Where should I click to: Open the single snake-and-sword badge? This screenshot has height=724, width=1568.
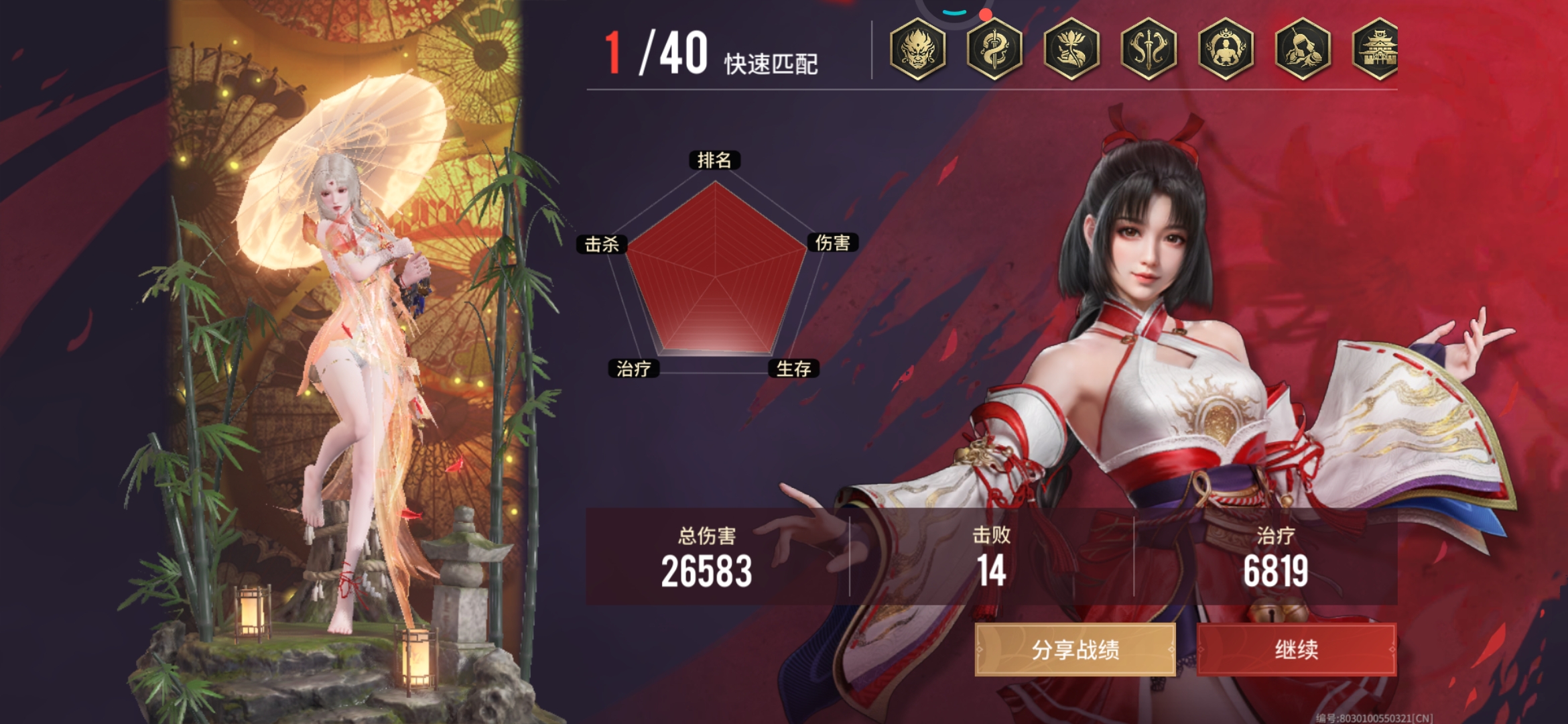tap(994, 49)
